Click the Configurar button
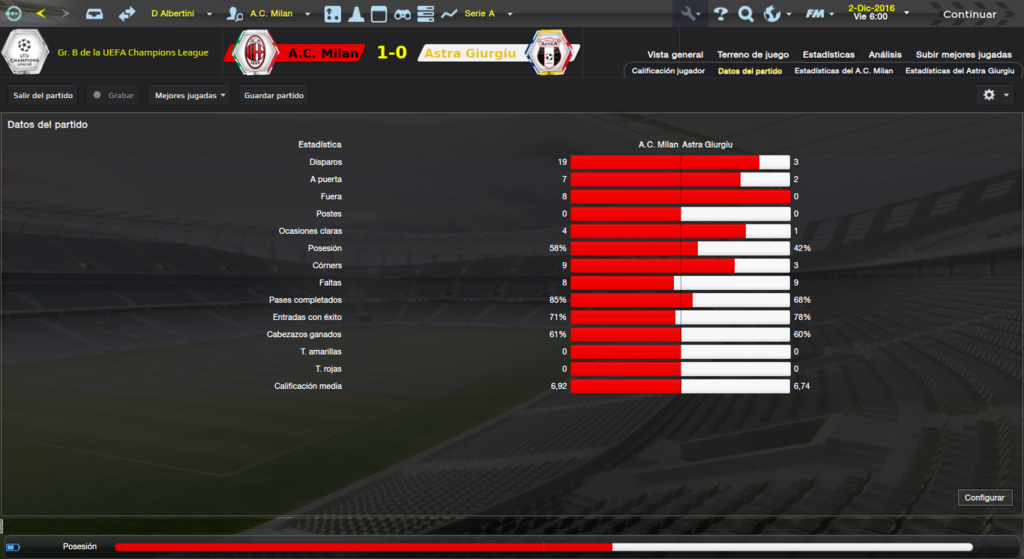Screen dimensions: 1024x559 pos(986,497)
